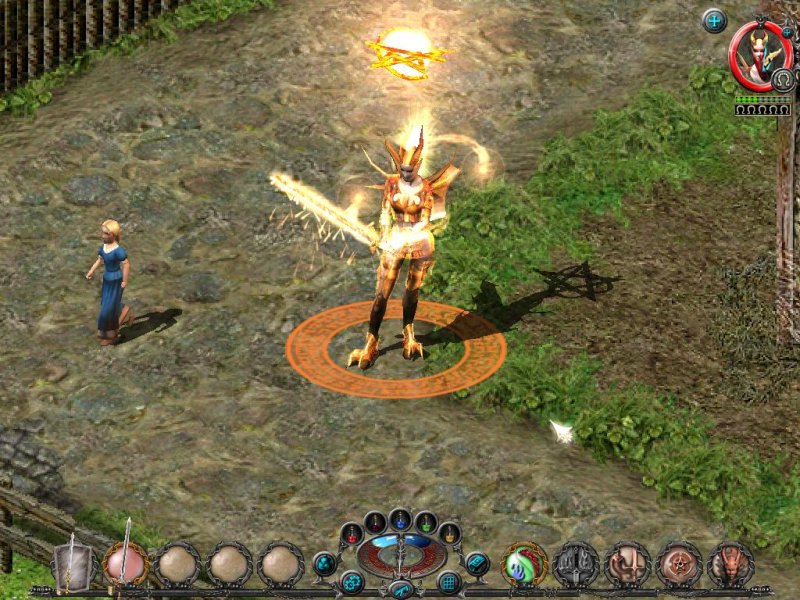
Task: Use the yellow potion
Action: click(450, 533)
